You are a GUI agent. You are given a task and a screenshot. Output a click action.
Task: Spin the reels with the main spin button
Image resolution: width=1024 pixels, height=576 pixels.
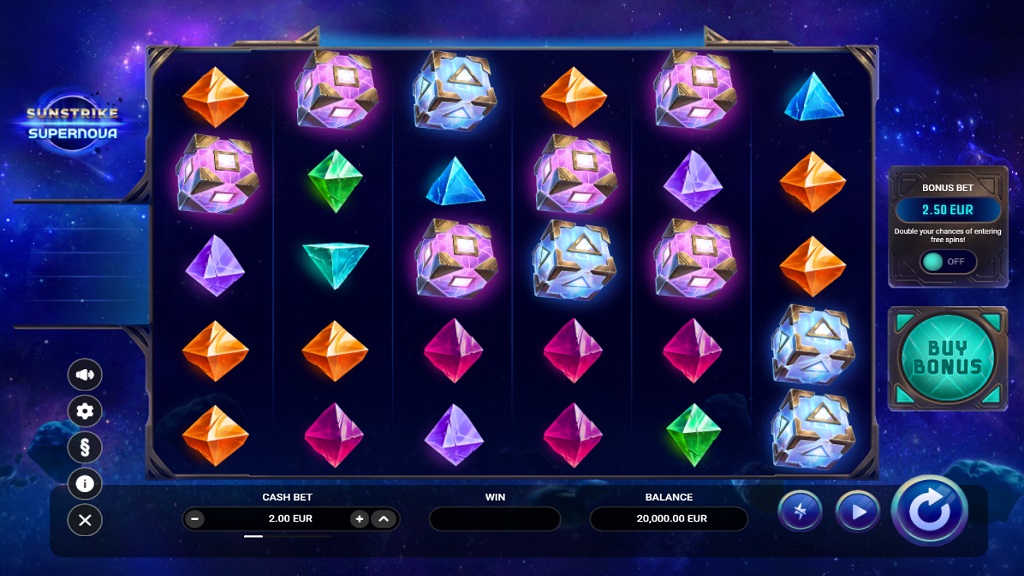pyautogui.click(x=929, y=510)
